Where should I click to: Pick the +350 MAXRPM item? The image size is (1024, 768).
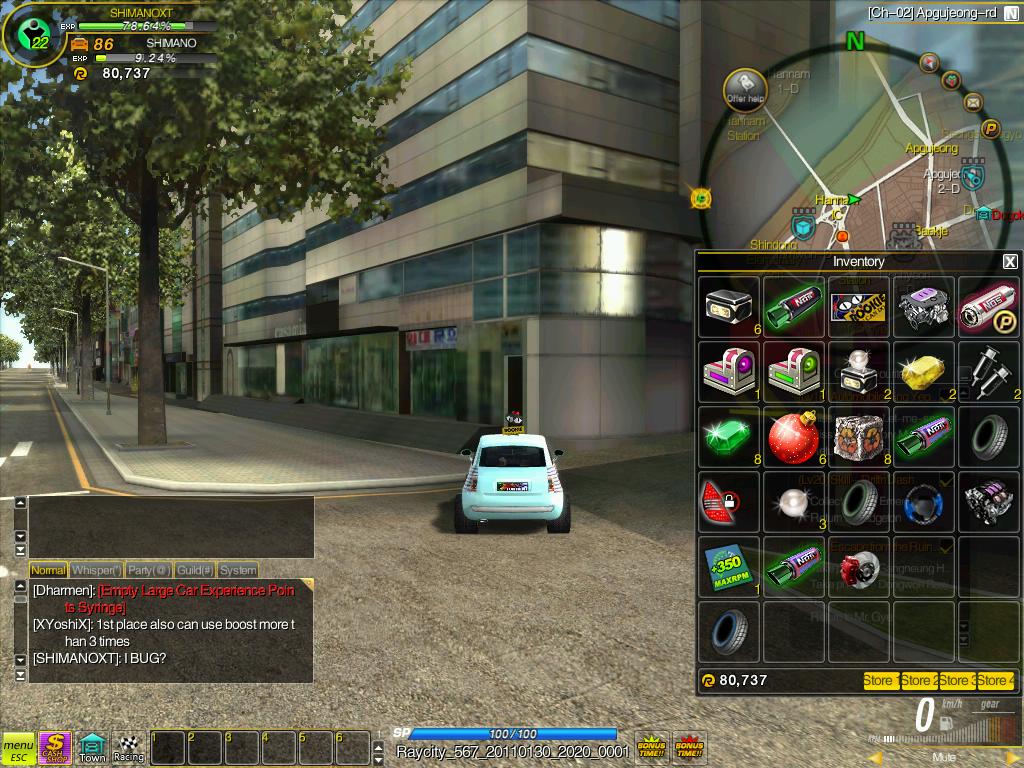point(730,567)
